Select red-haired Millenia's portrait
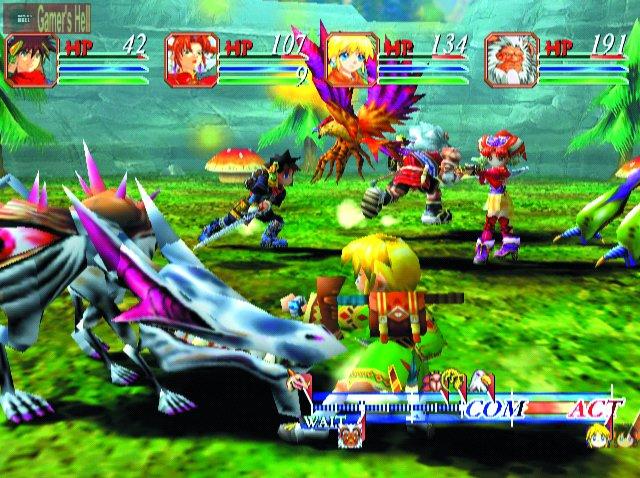The image size is (640, 478). (x=190, y=60)
